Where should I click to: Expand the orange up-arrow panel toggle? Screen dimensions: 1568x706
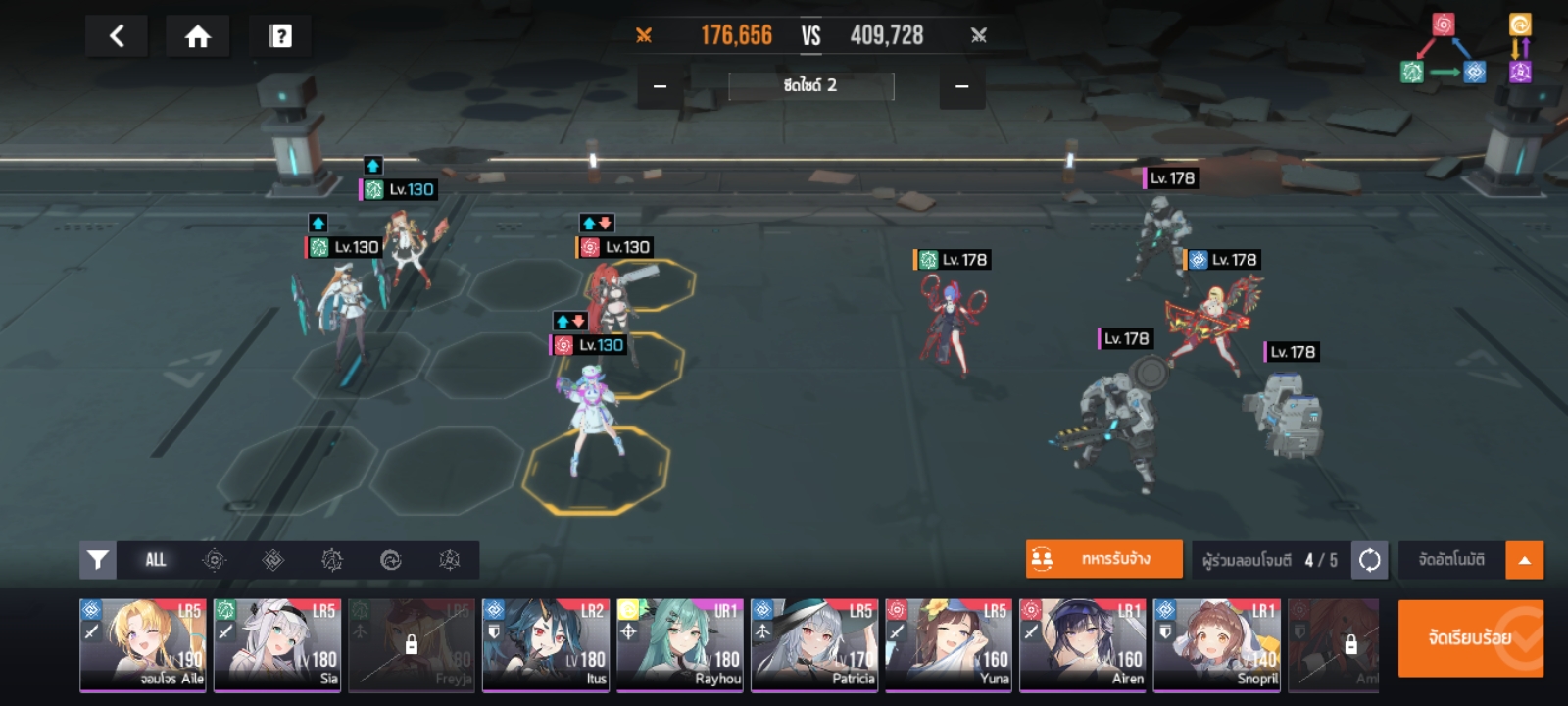pyautogui.click(x=1524, y=560)
